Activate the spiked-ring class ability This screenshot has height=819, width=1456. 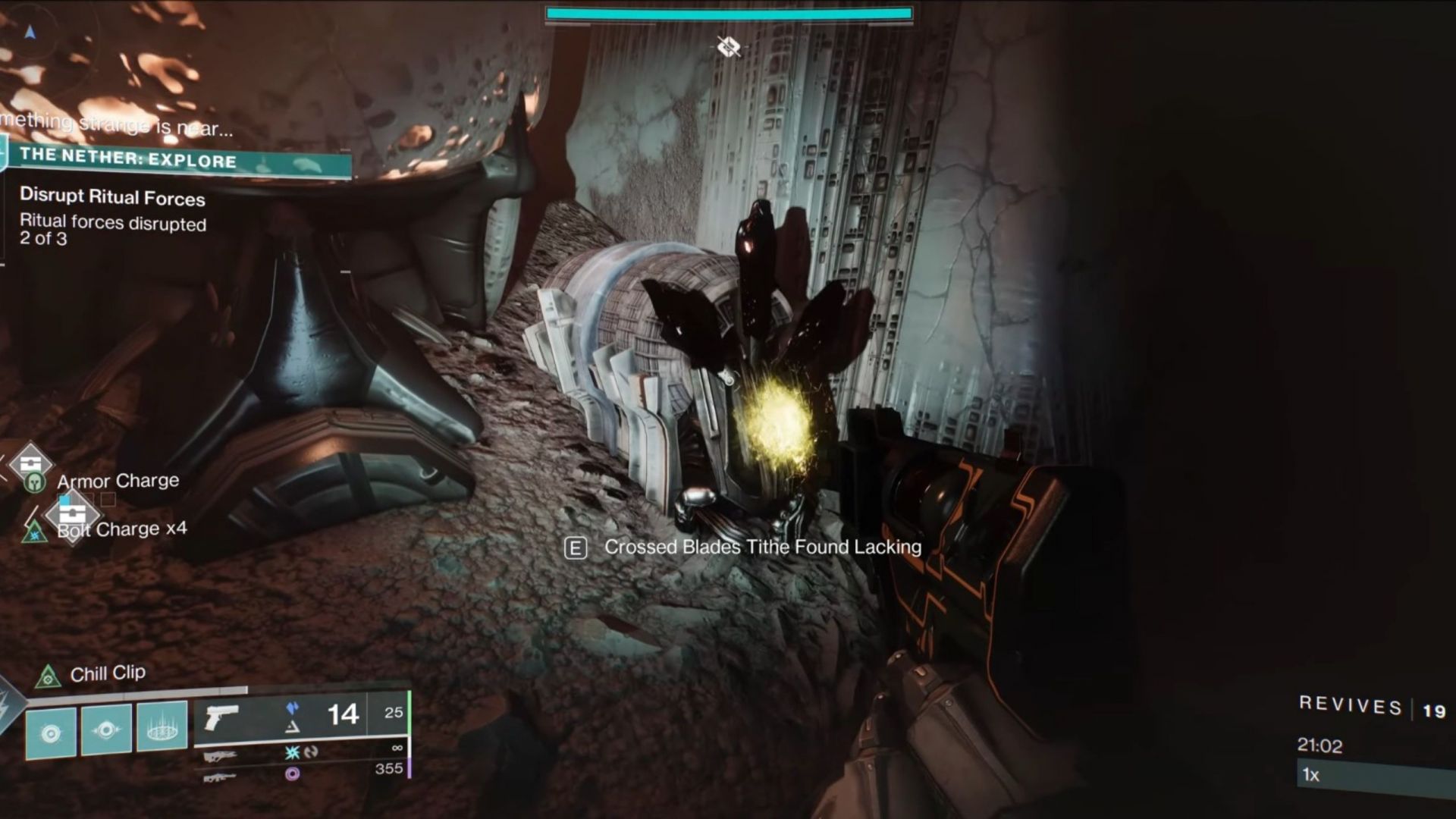(x=162, y=728)
